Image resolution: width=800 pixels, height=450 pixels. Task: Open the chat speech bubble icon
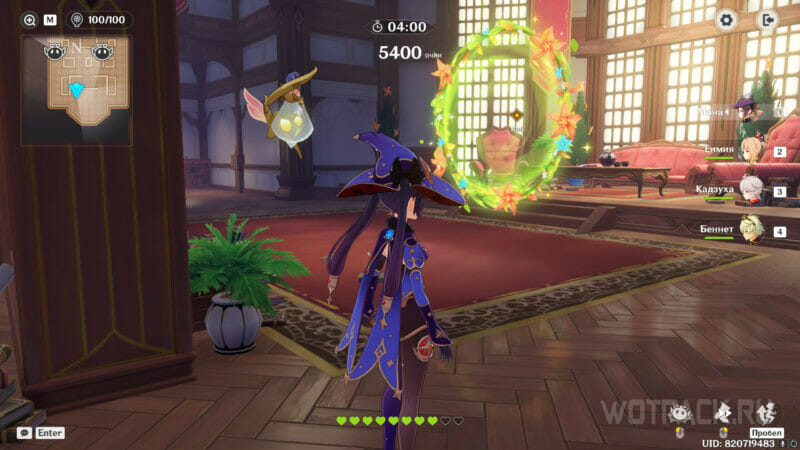24,433
